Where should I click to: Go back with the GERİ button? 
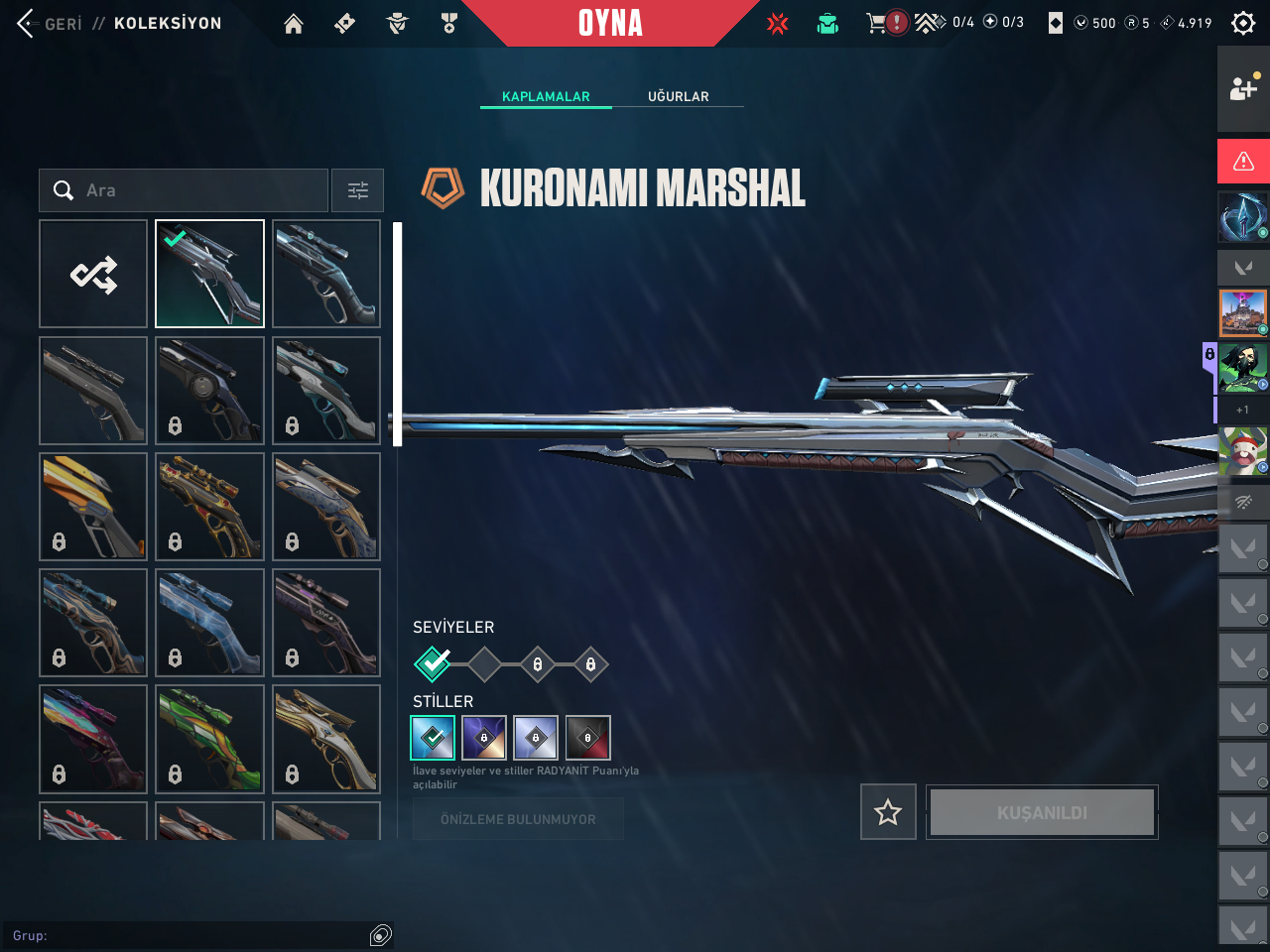50,23
